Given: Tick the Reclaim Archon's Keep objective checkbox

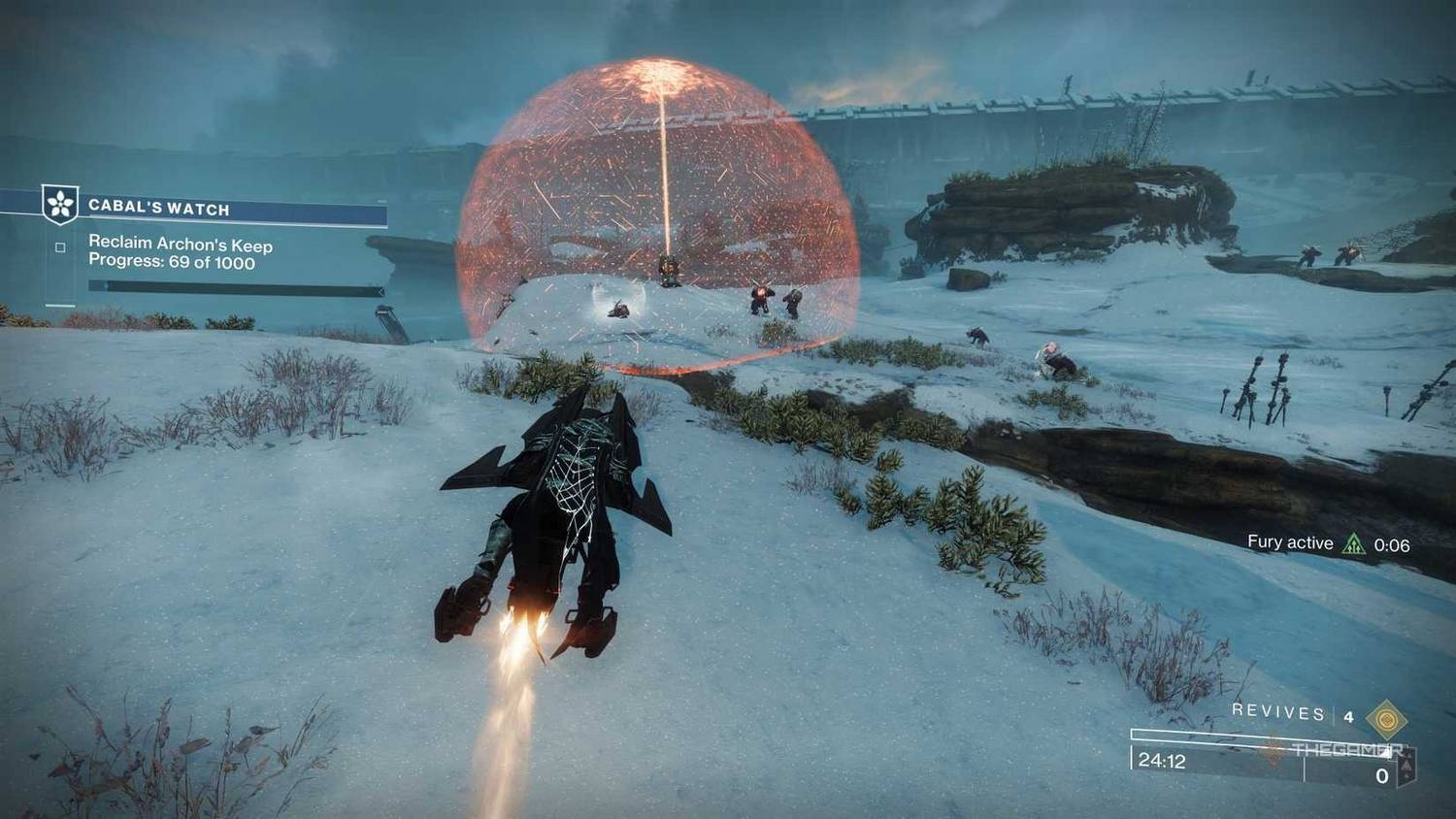Looking at the screenshot, I should click(60, 247).
